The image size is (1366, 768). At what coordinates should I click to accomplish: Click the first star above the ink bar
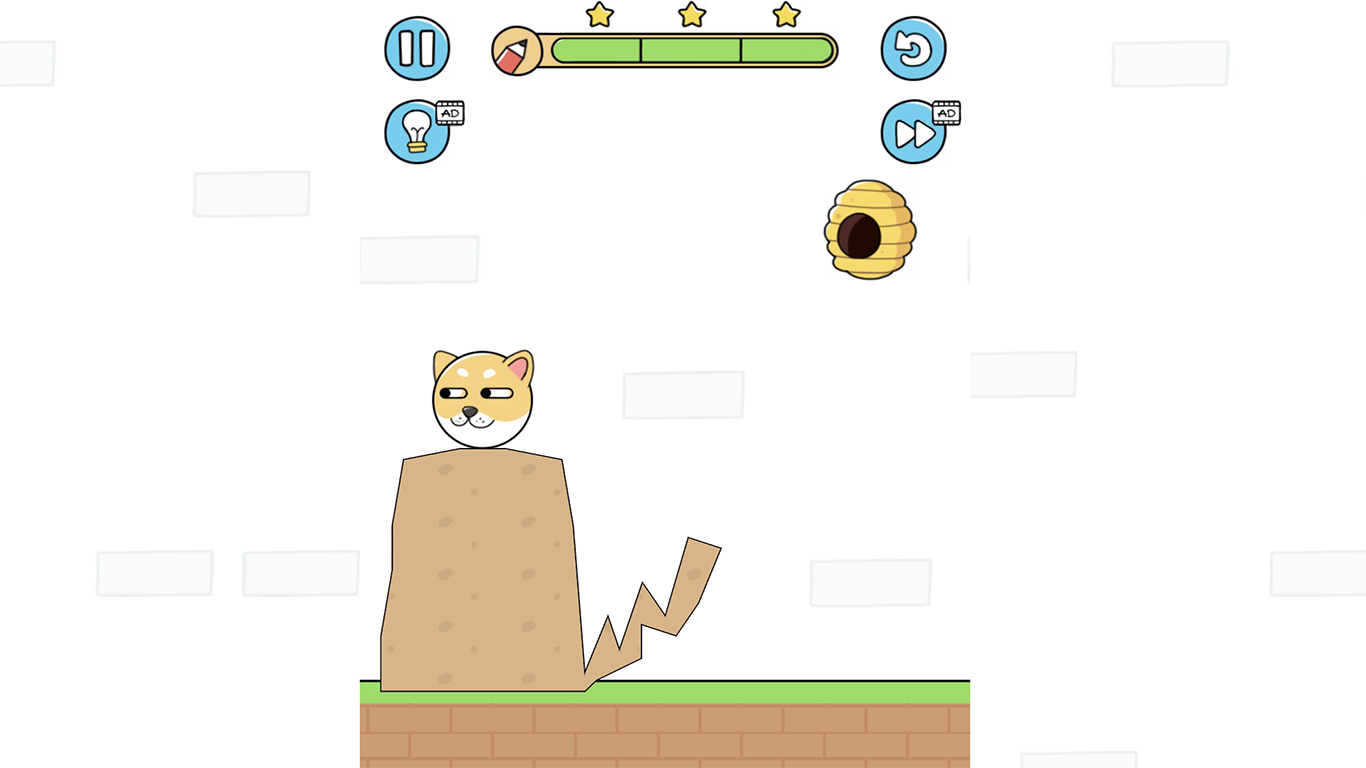pyautogui.click(x=598, y=15)
